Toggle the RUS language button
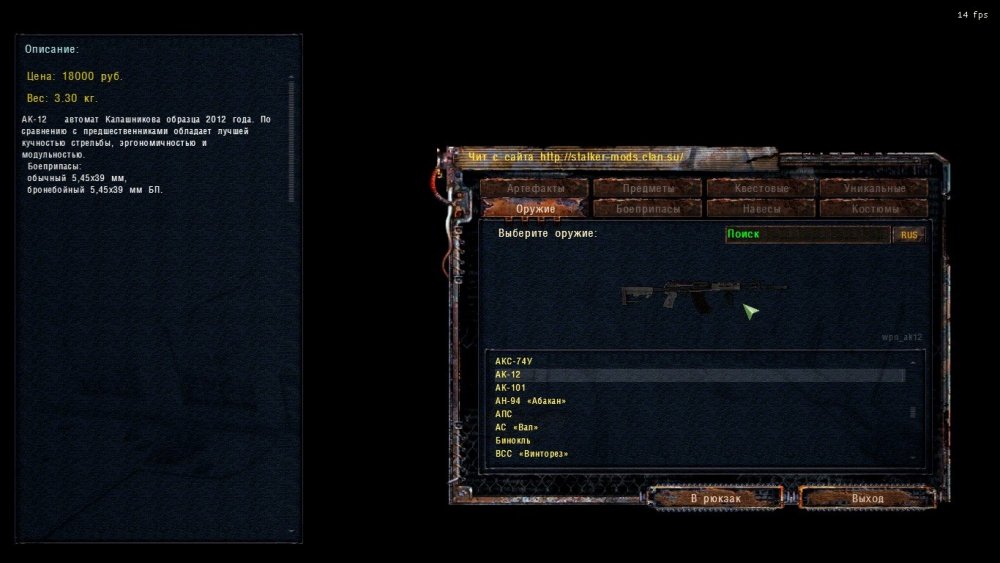This screenshot has height=563, width=1000. pyautogui.click(x=909, y=235)
